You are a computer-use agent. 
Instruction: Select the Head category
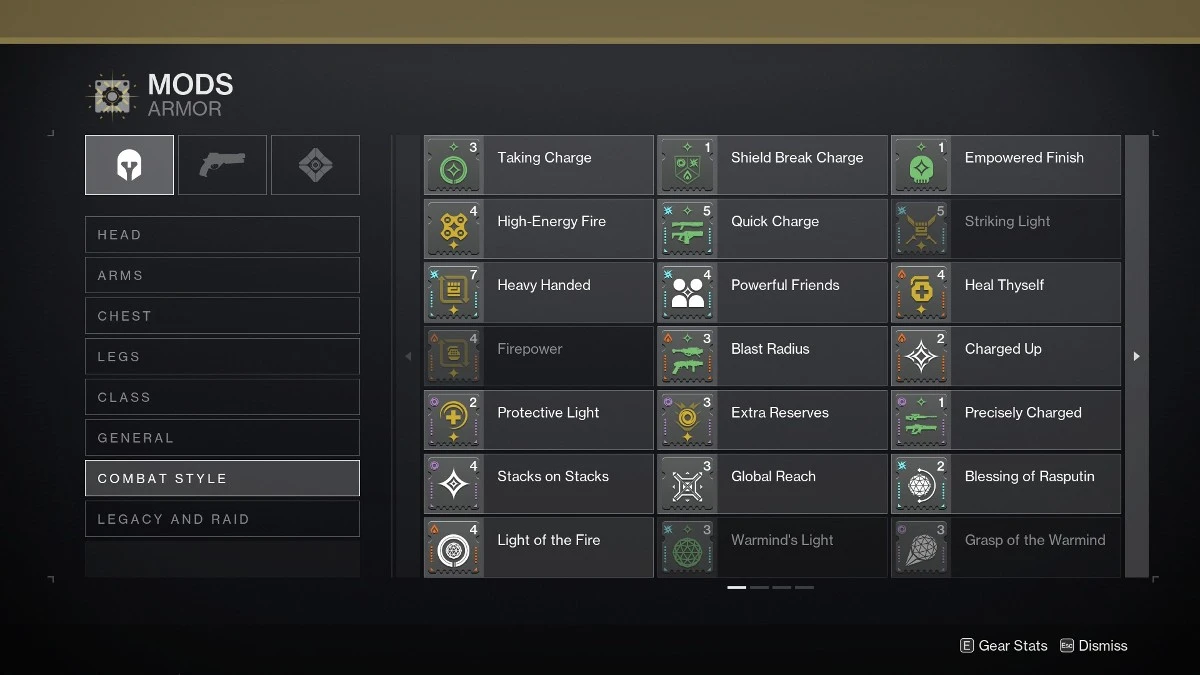(222, 235)
